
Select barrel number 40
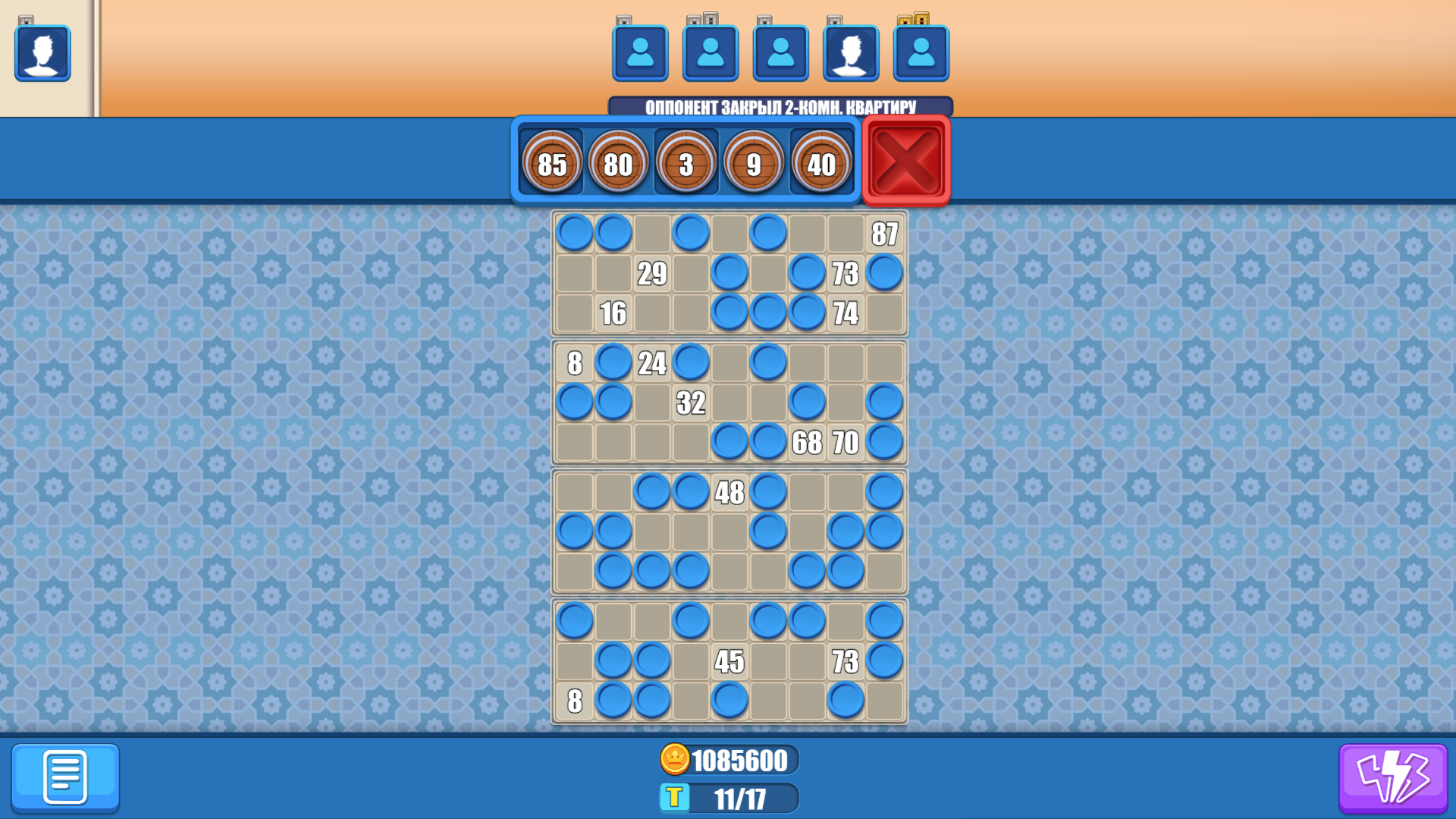coord(821,162)
